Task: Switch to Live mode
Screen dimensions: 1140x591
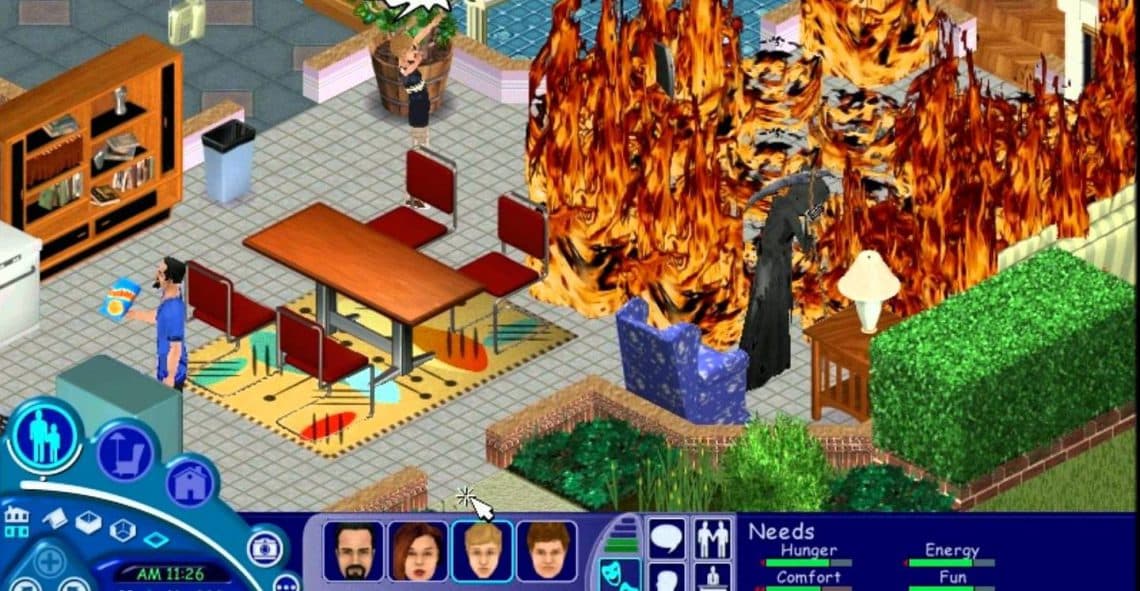Action: (45, 437)
